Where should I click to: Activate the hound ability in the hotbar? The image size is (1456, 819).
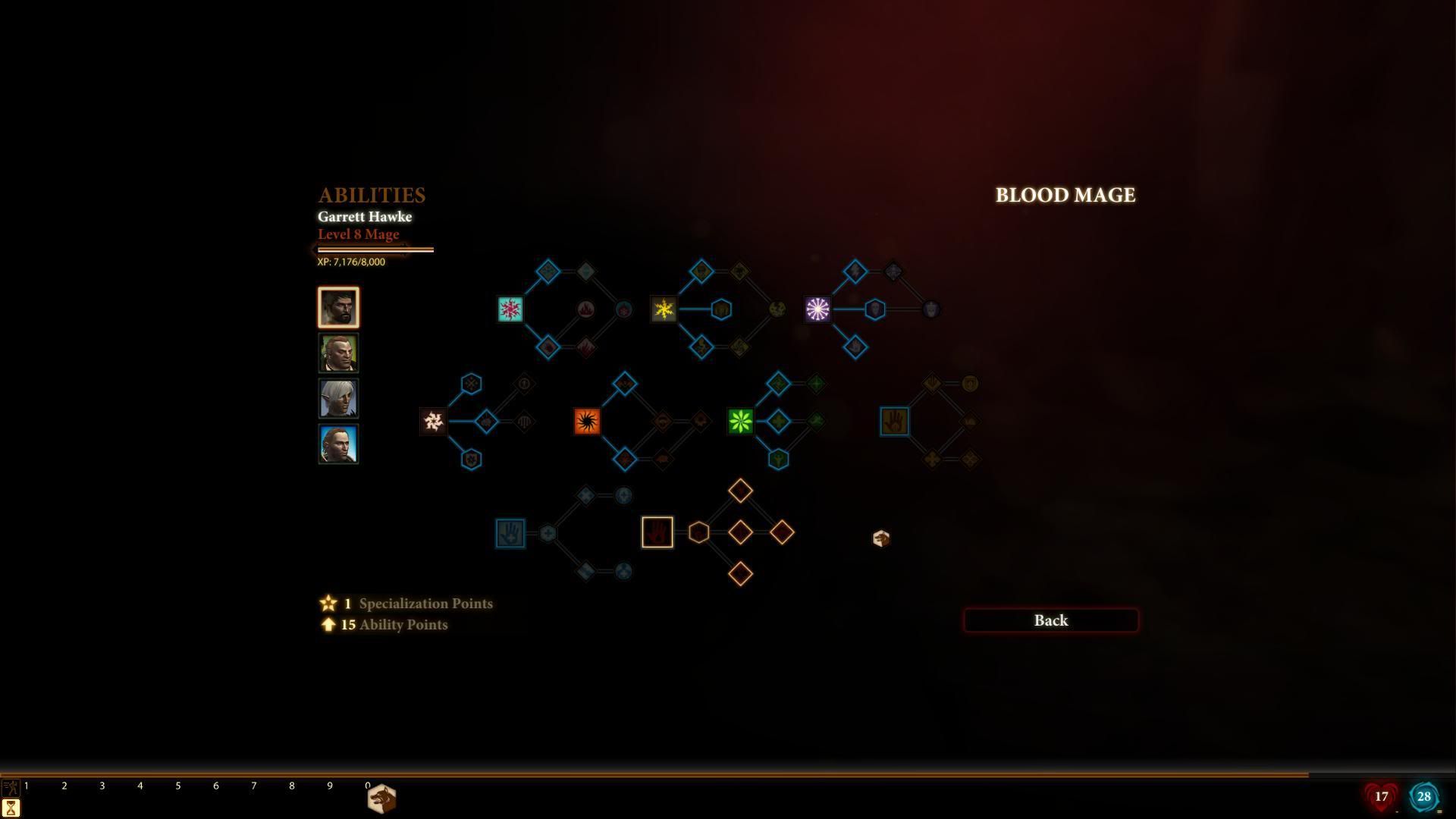click(x=381, y=799)
